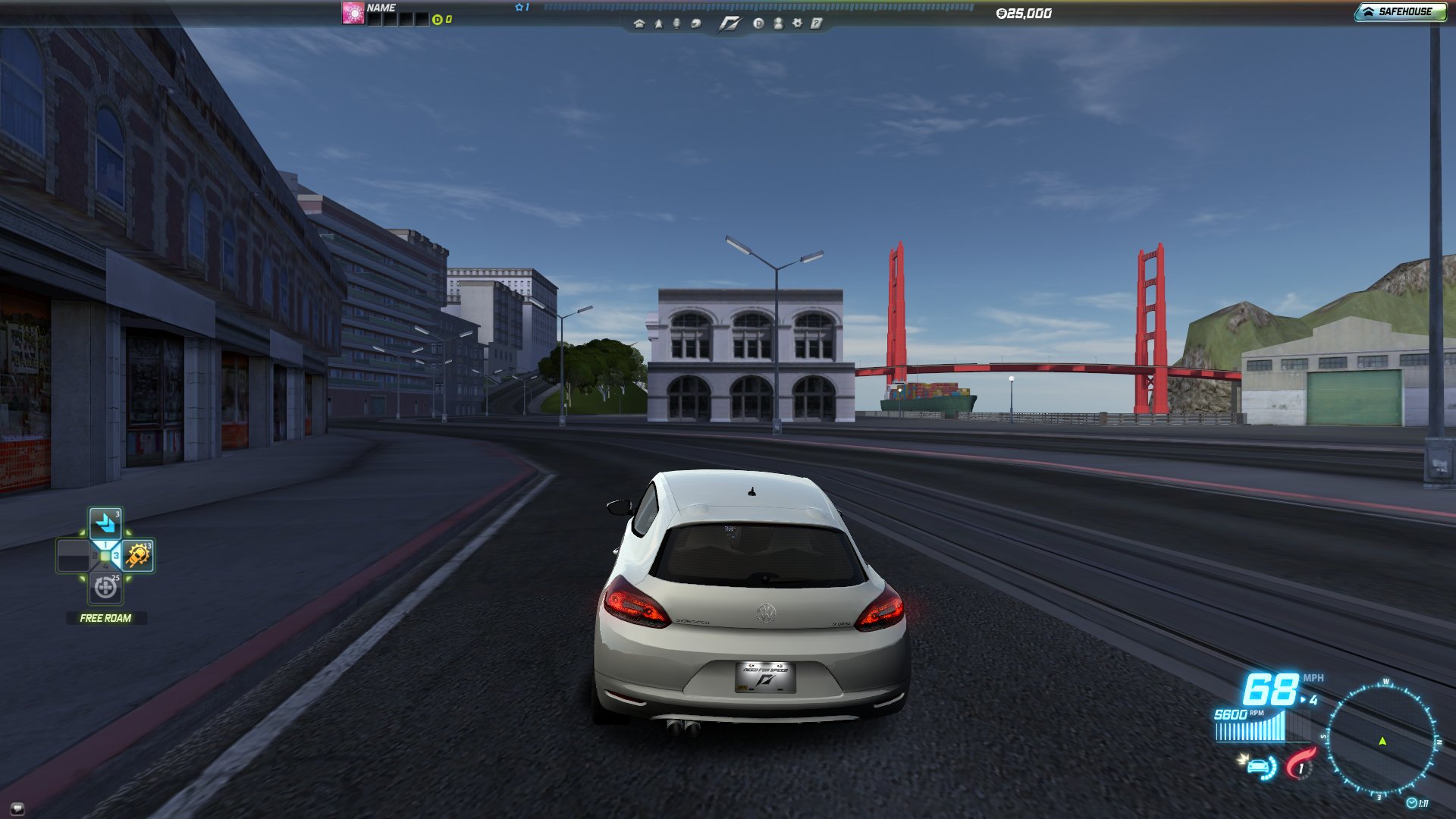Viewport: 1456px width, 819px height.
Task: Open voice chat with the microphone icon
Action: tap(677, 24)
